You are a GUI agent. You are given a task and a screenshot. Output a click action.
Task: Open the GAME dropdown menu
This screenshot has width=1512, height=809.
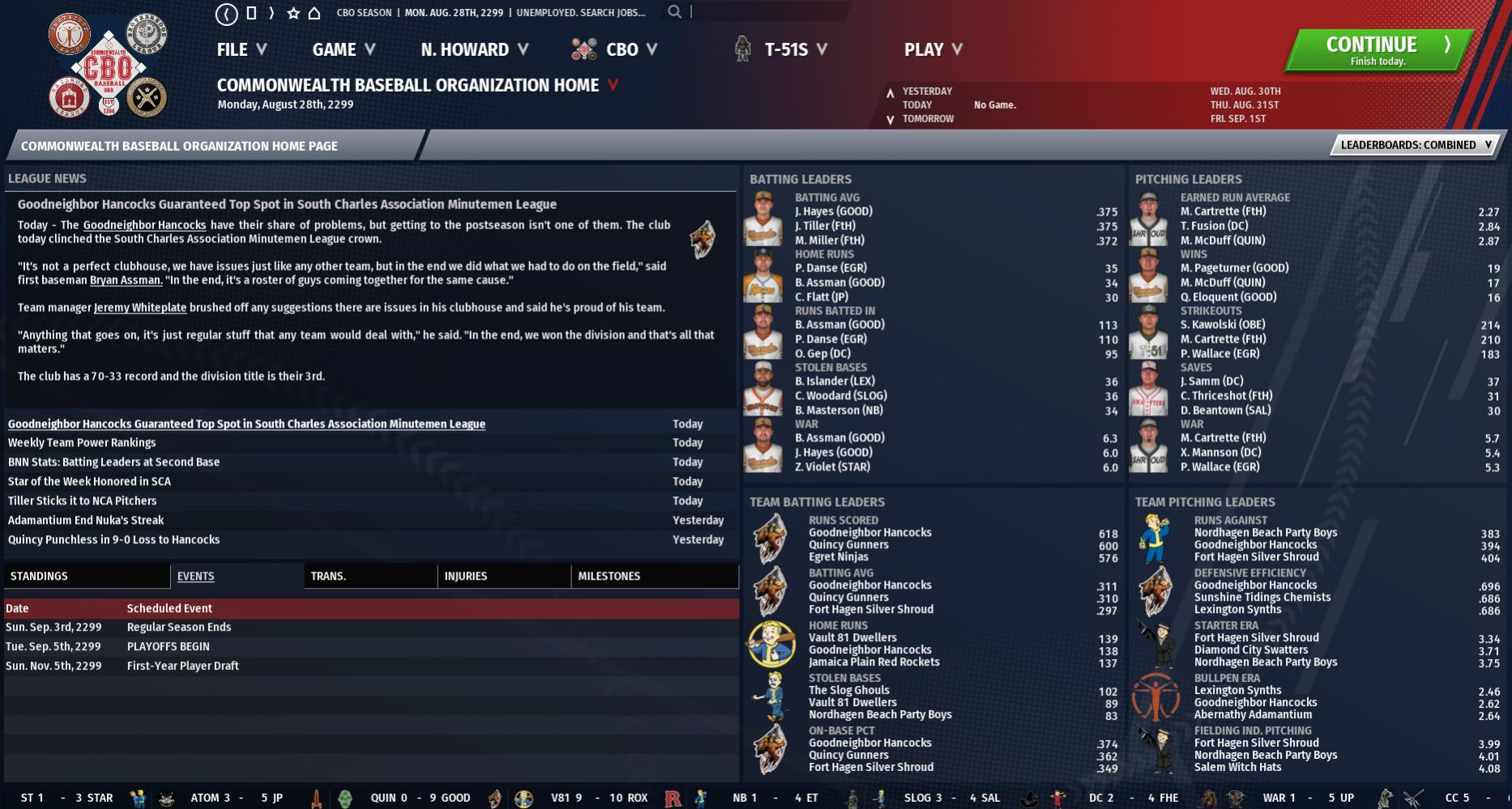point(344,49)
